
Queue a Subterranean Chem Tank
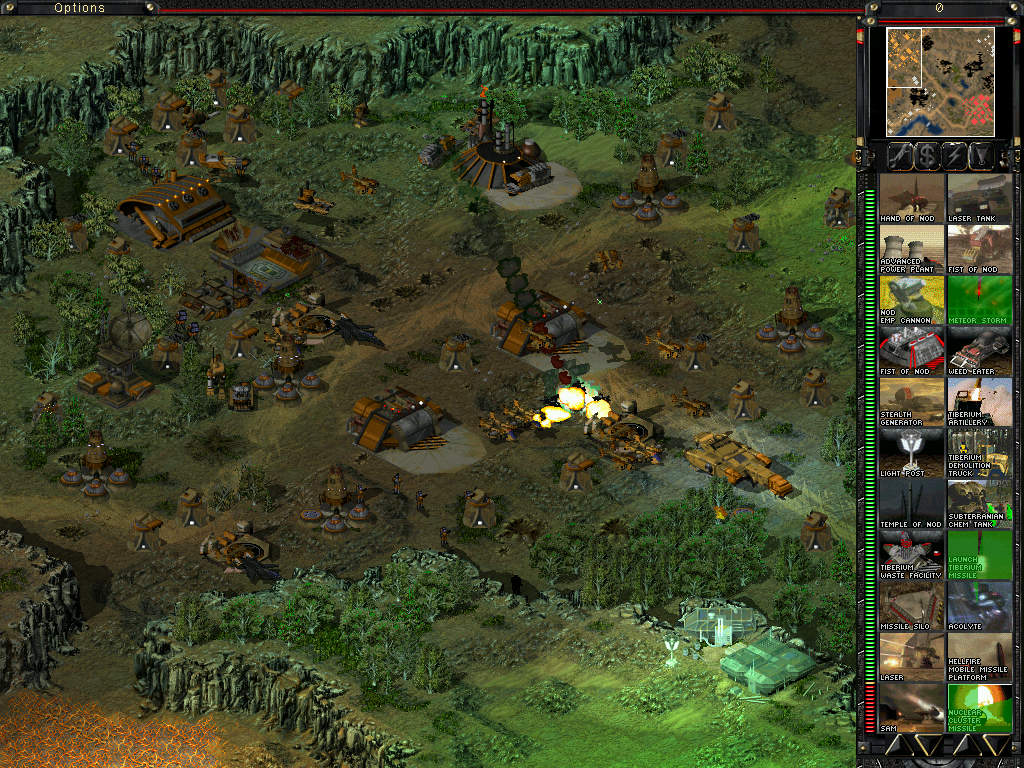pyautogui.click(x=979, y=504)
